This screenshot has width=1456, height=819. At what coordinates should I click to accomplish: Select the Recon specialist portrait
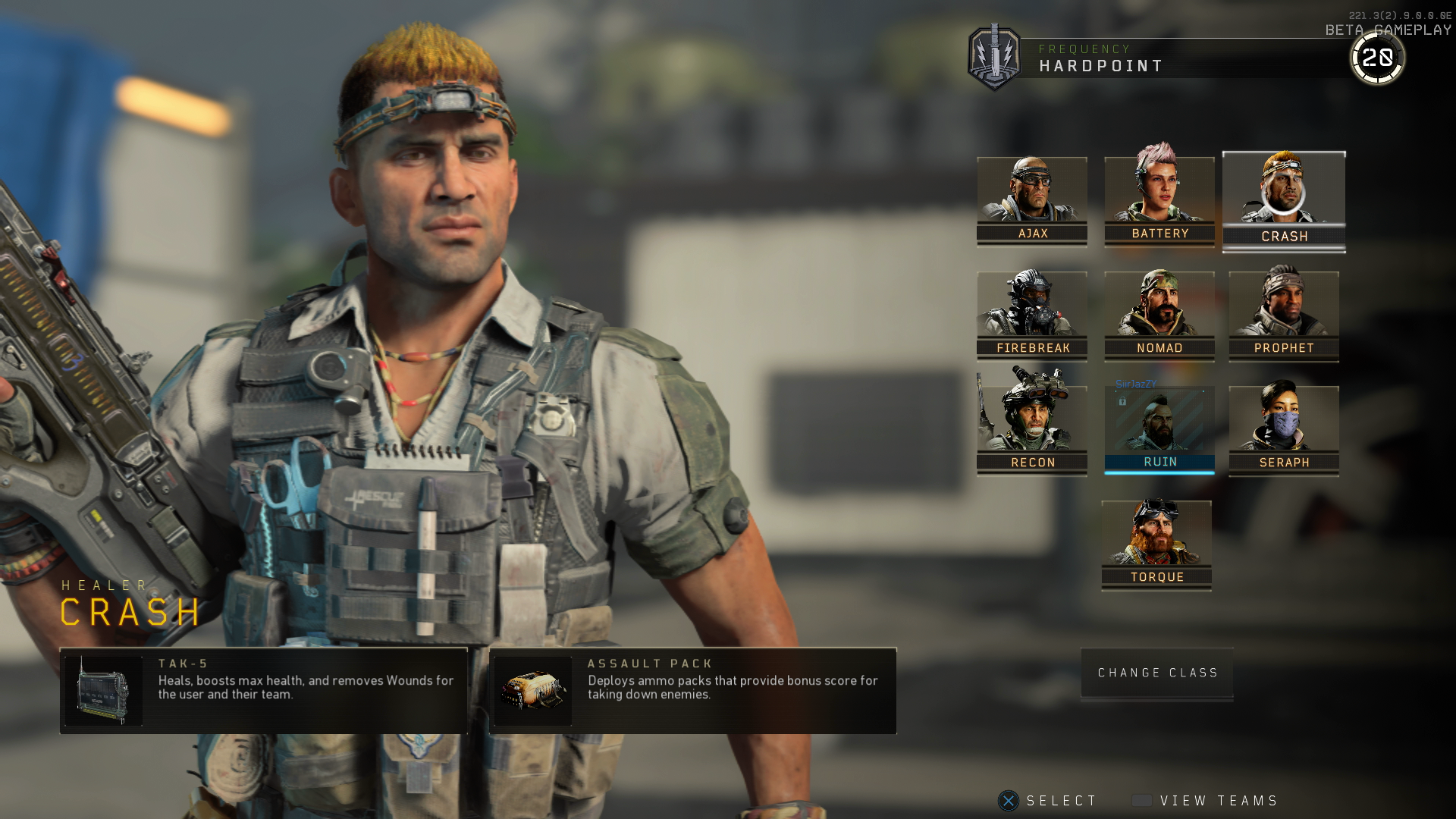coord(1032,423)
